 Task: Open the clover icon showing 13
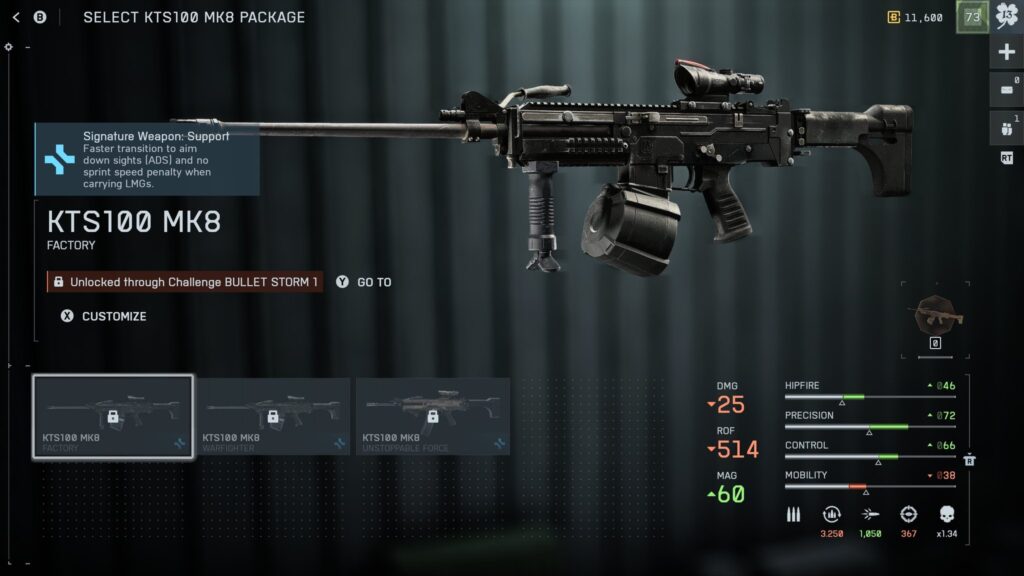1006,17
